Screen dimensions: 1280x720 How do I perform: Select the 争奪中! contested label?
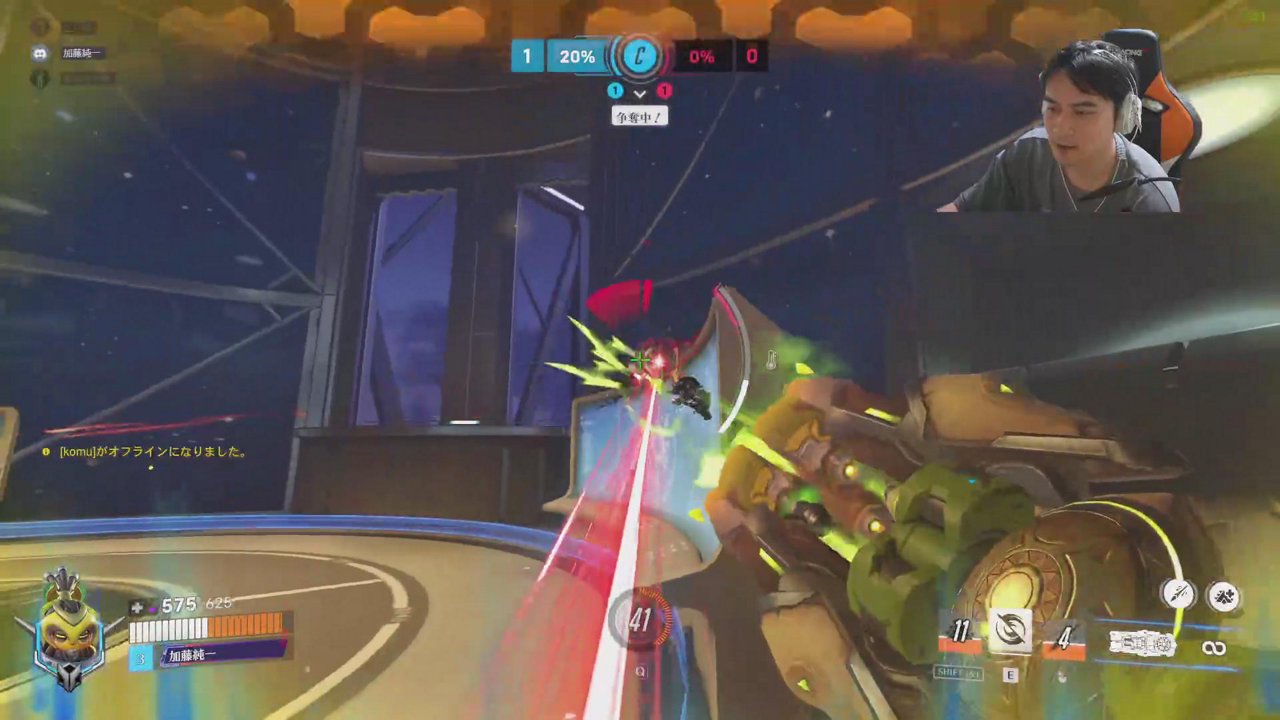pos(640,116)
